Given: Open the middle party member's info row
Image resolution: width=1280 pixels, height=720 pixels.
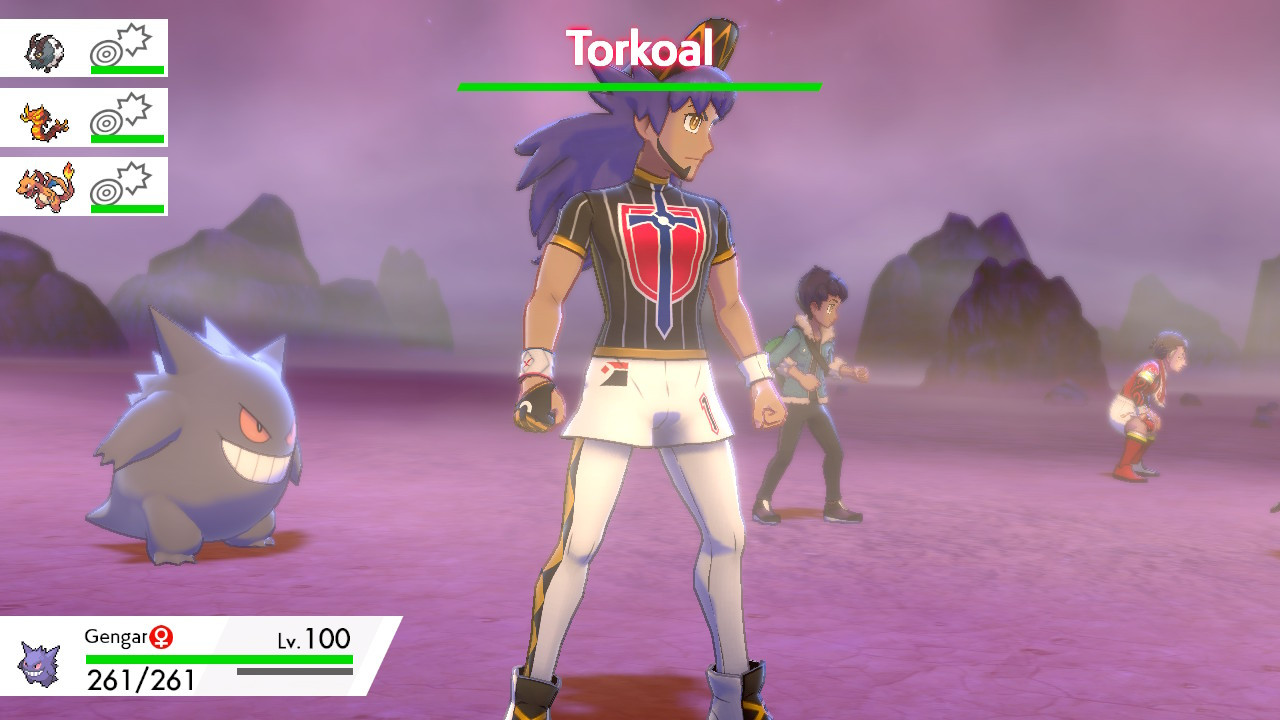Looking at the screenshot, I should pos(85,115).
